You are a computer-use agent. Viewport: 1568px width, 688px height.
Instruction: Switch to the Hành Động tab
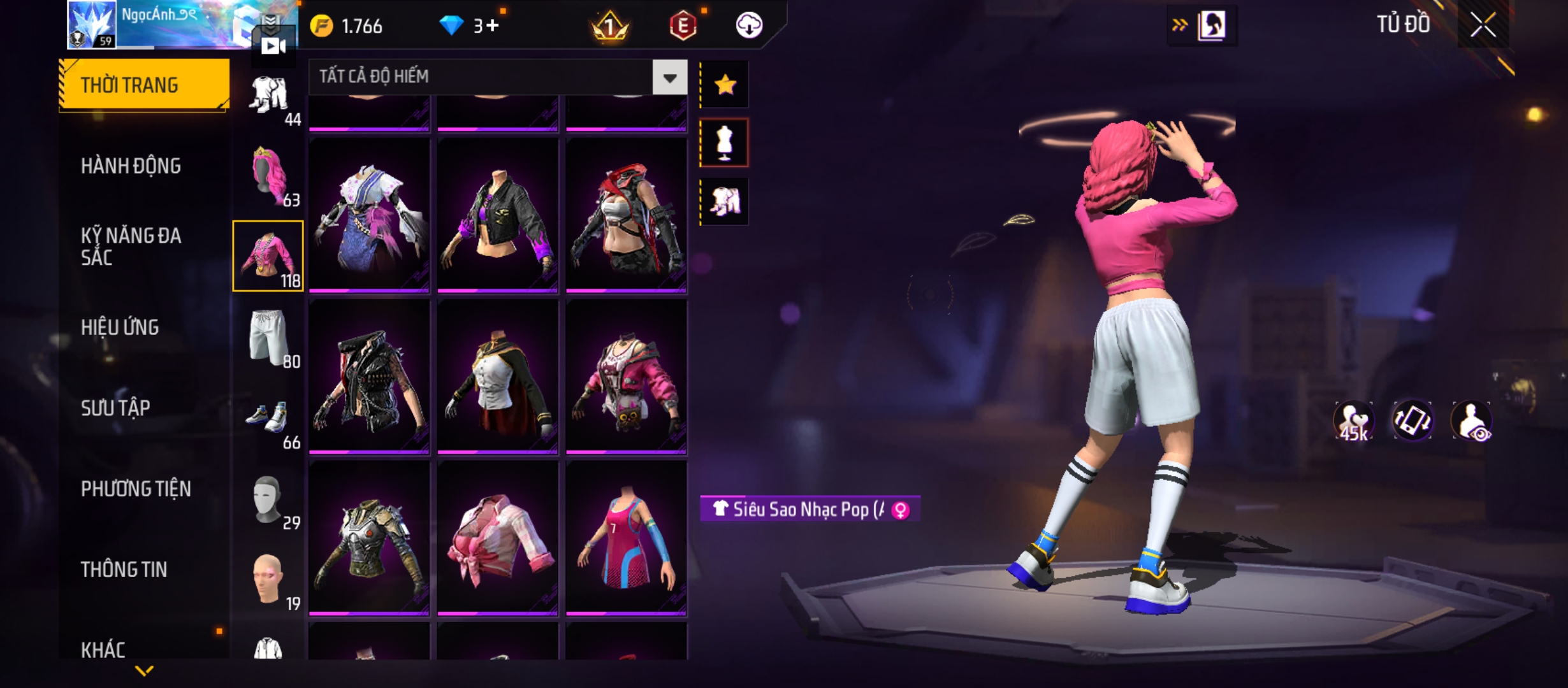131,166
